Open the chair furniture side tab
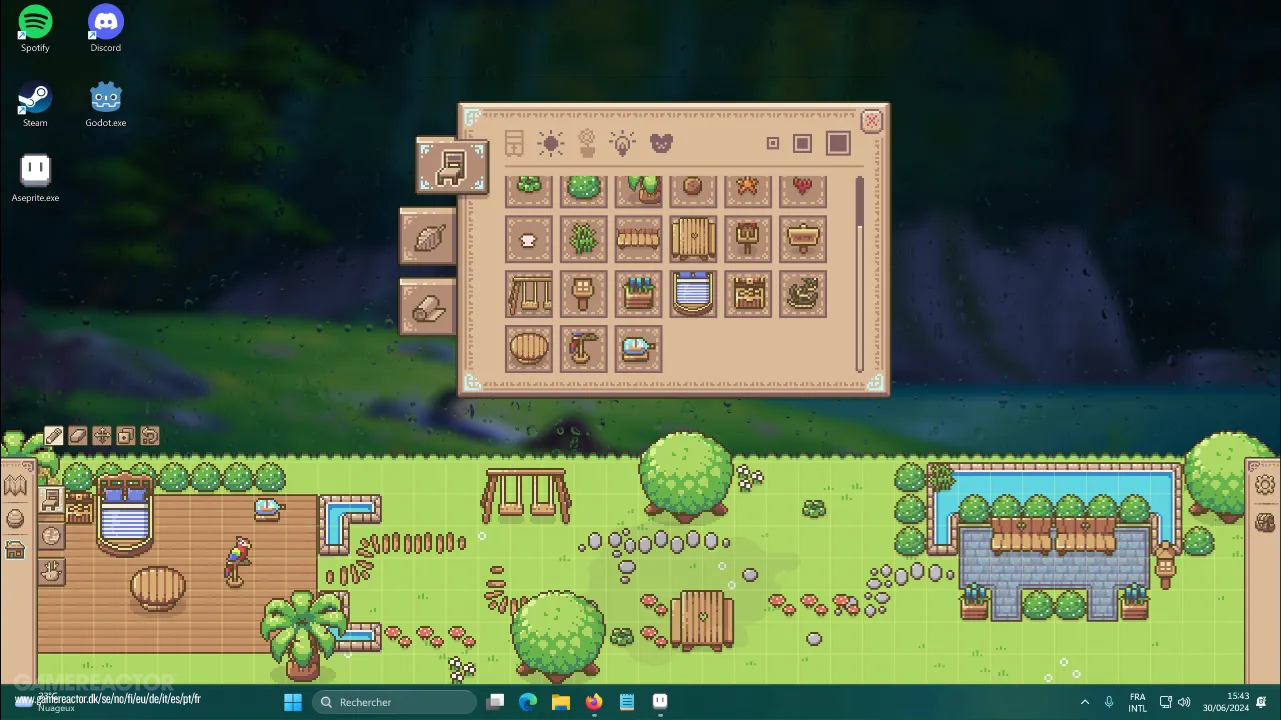 pyautogui.click(x=452, y=165)
